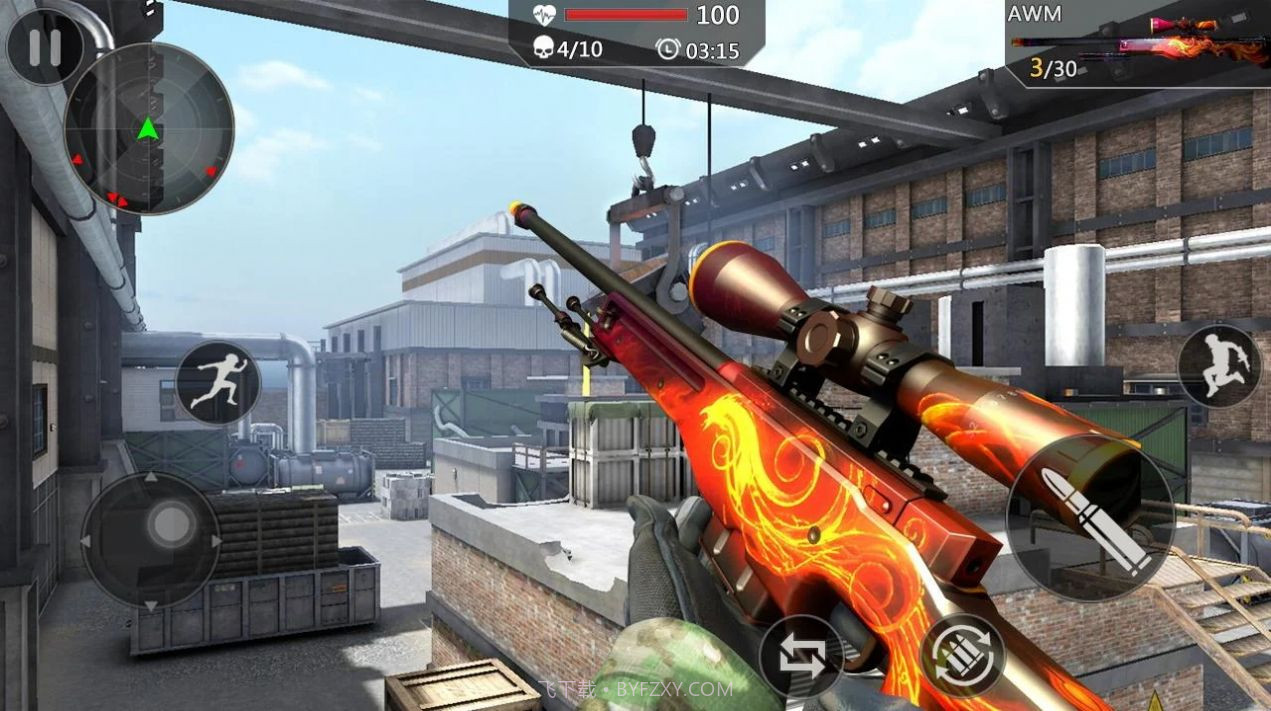Tap the circular radar minimap
Screen dimensions: 1271x711
tap(149, 128)
